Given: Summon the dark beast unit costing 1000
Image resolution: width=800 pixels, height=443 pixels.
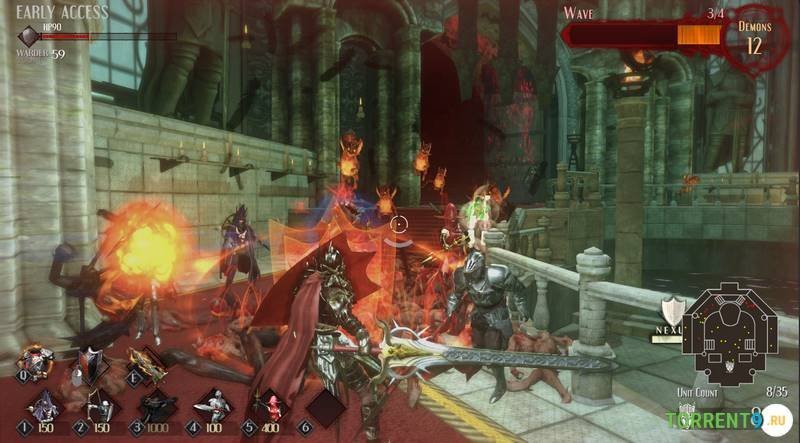Looking at the screenshot, I should click(x=157, y=407).
